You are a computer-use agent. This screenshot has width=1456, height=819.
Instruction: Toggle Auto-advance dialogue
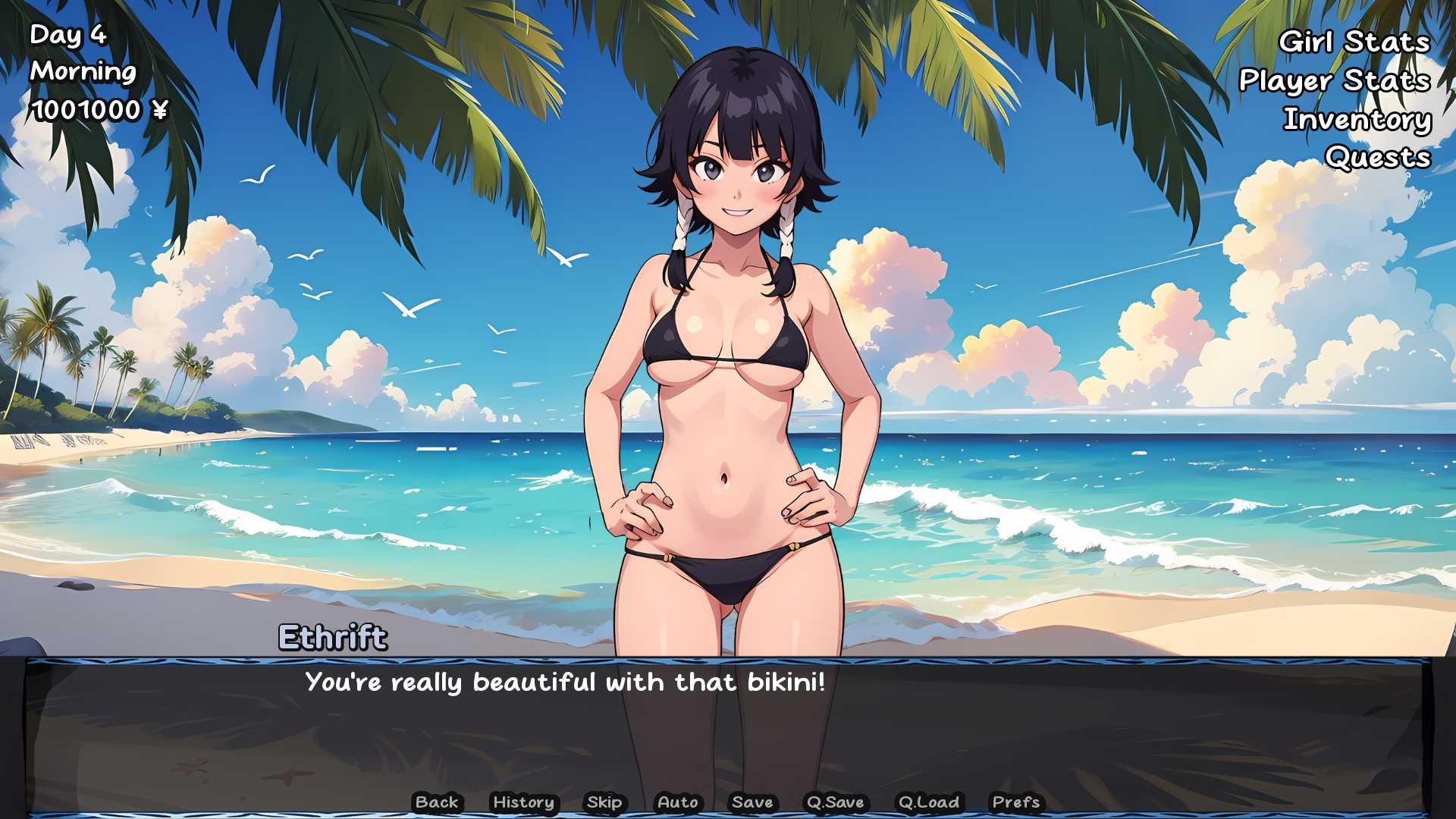point(677,802)
